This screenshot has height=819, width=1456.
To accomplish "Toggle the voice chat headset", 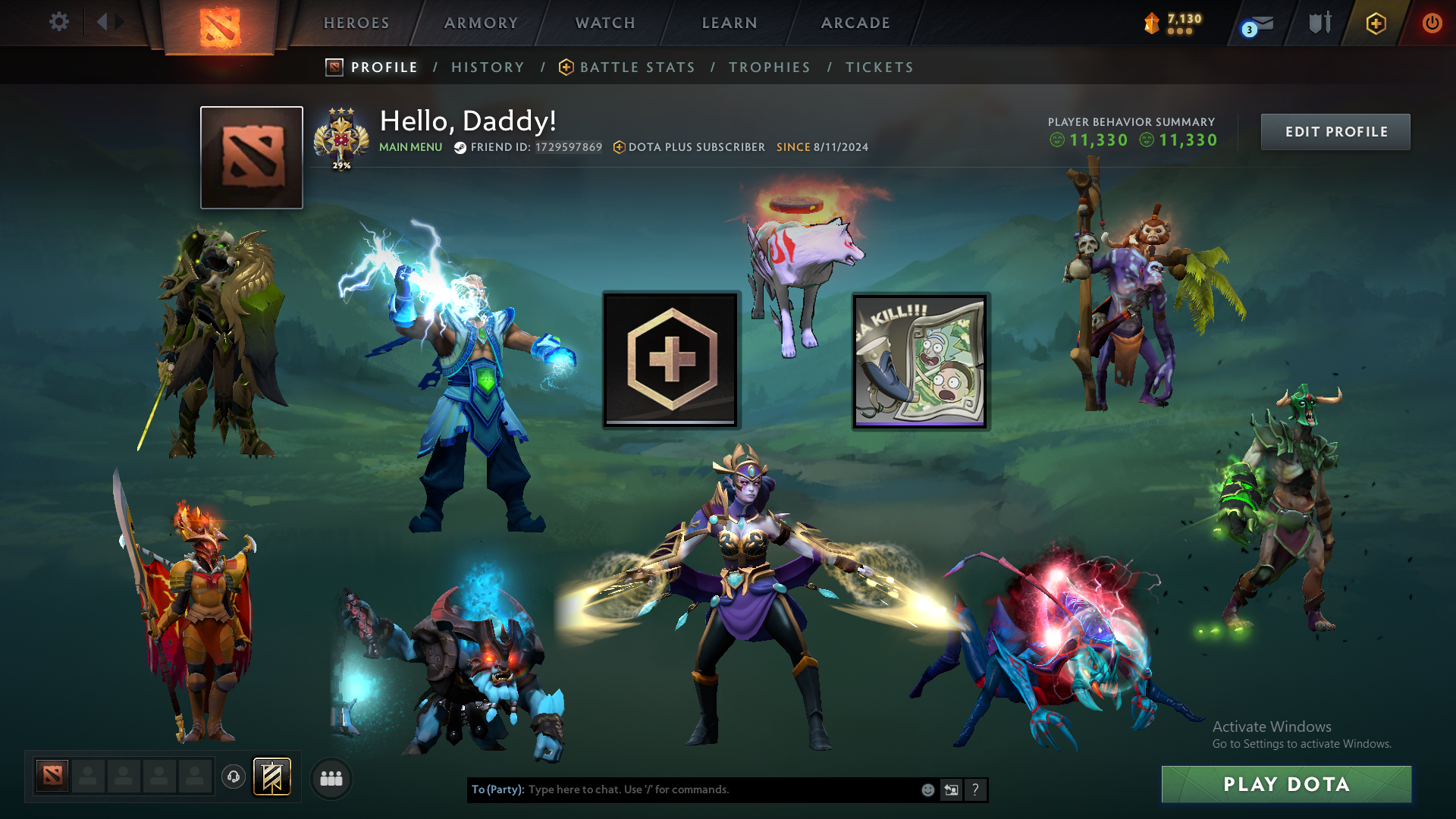I will (234, 777).
